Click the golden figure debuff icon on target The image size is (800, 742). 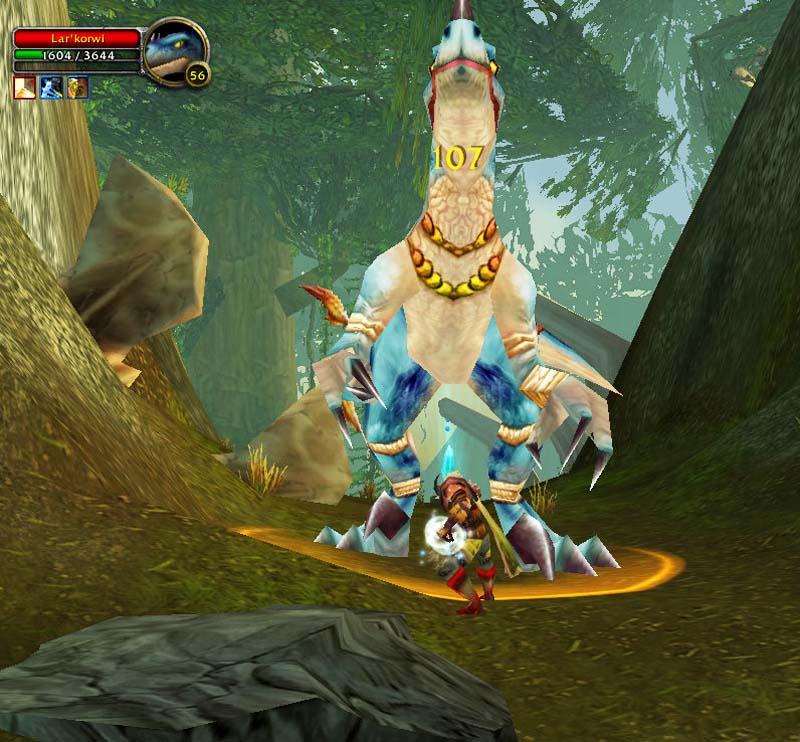77,87
